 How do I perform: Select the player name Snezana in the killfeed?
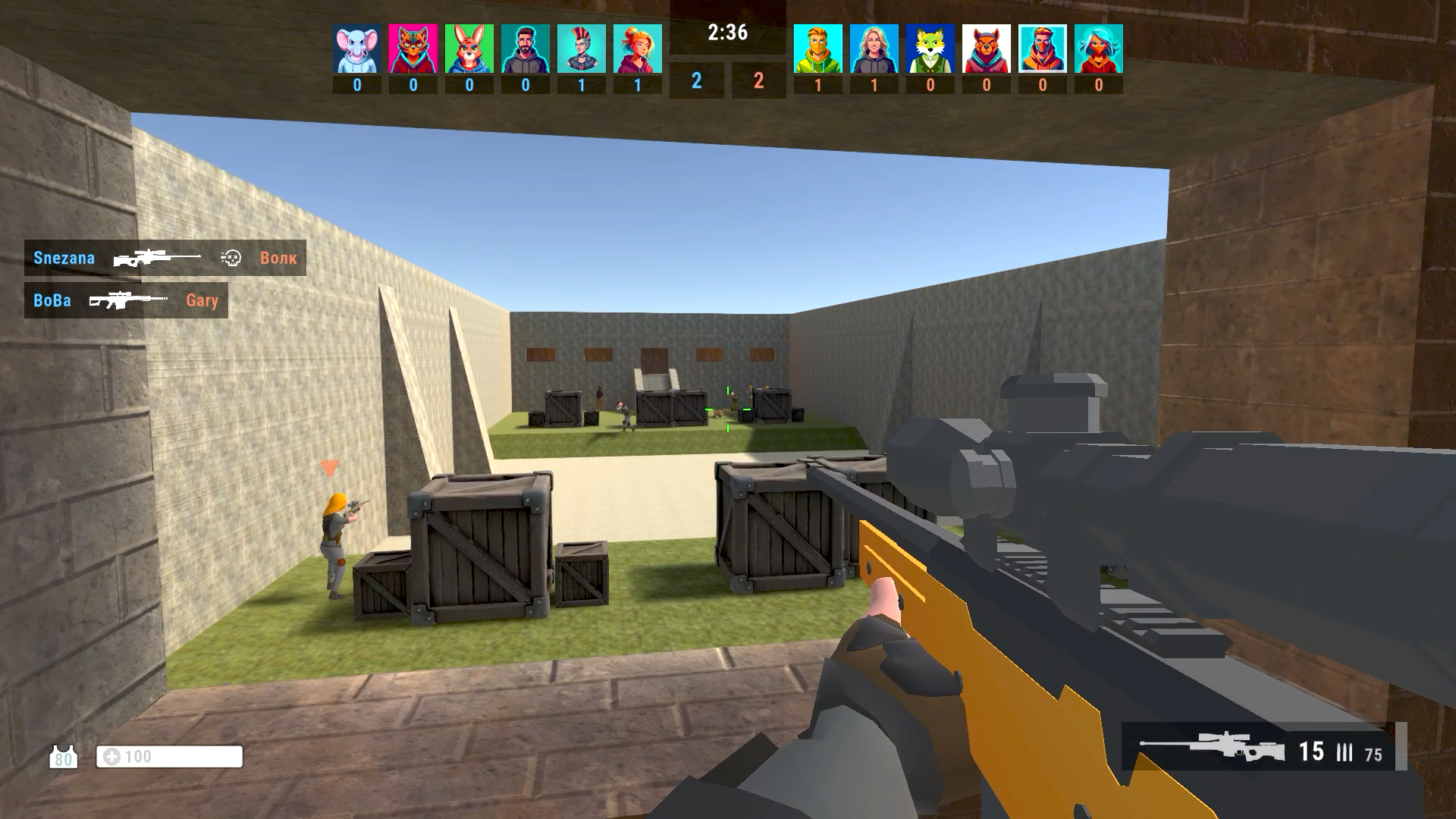click(x=64, y=258)
